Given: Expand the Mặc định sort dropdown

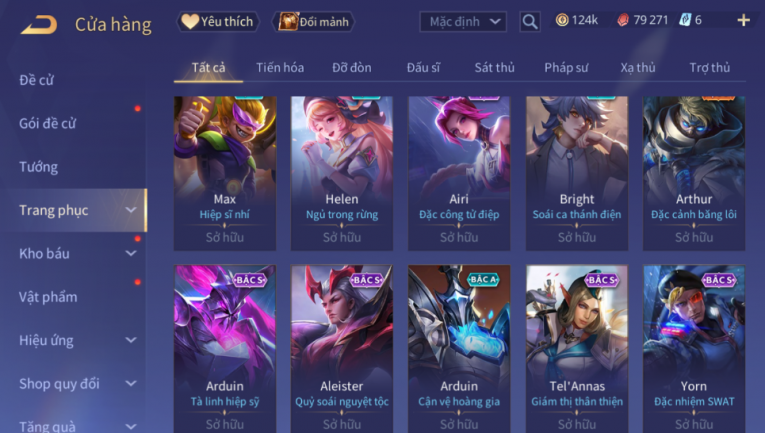Looking at the screenshot, I should pos(462,21).
